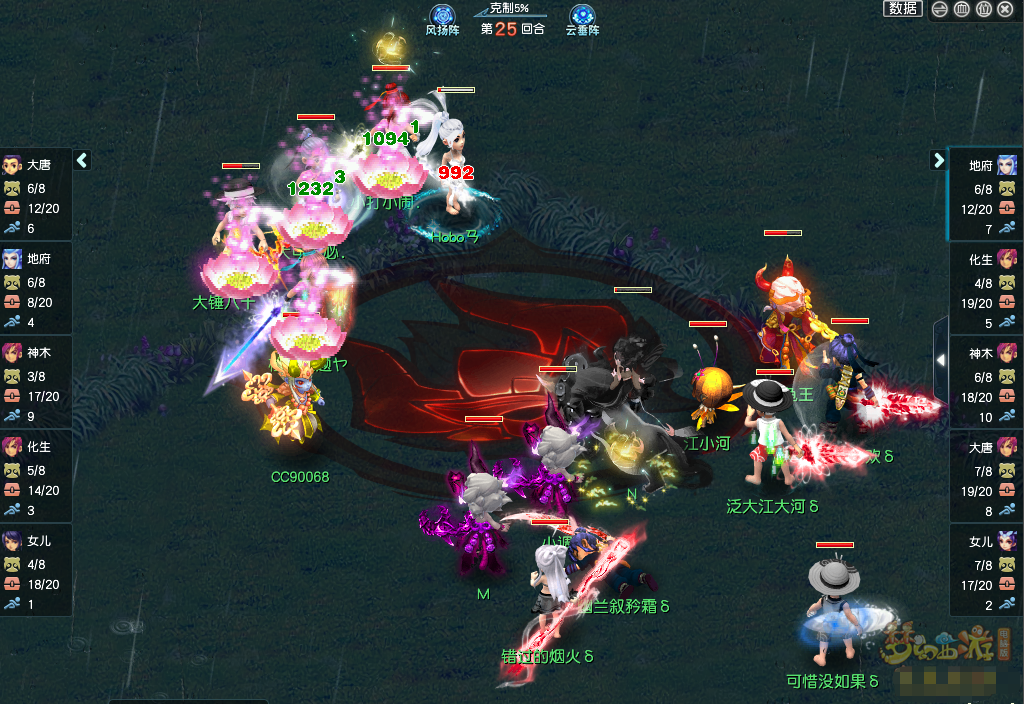Open the 数据 data panel

[x=902, y=9]
